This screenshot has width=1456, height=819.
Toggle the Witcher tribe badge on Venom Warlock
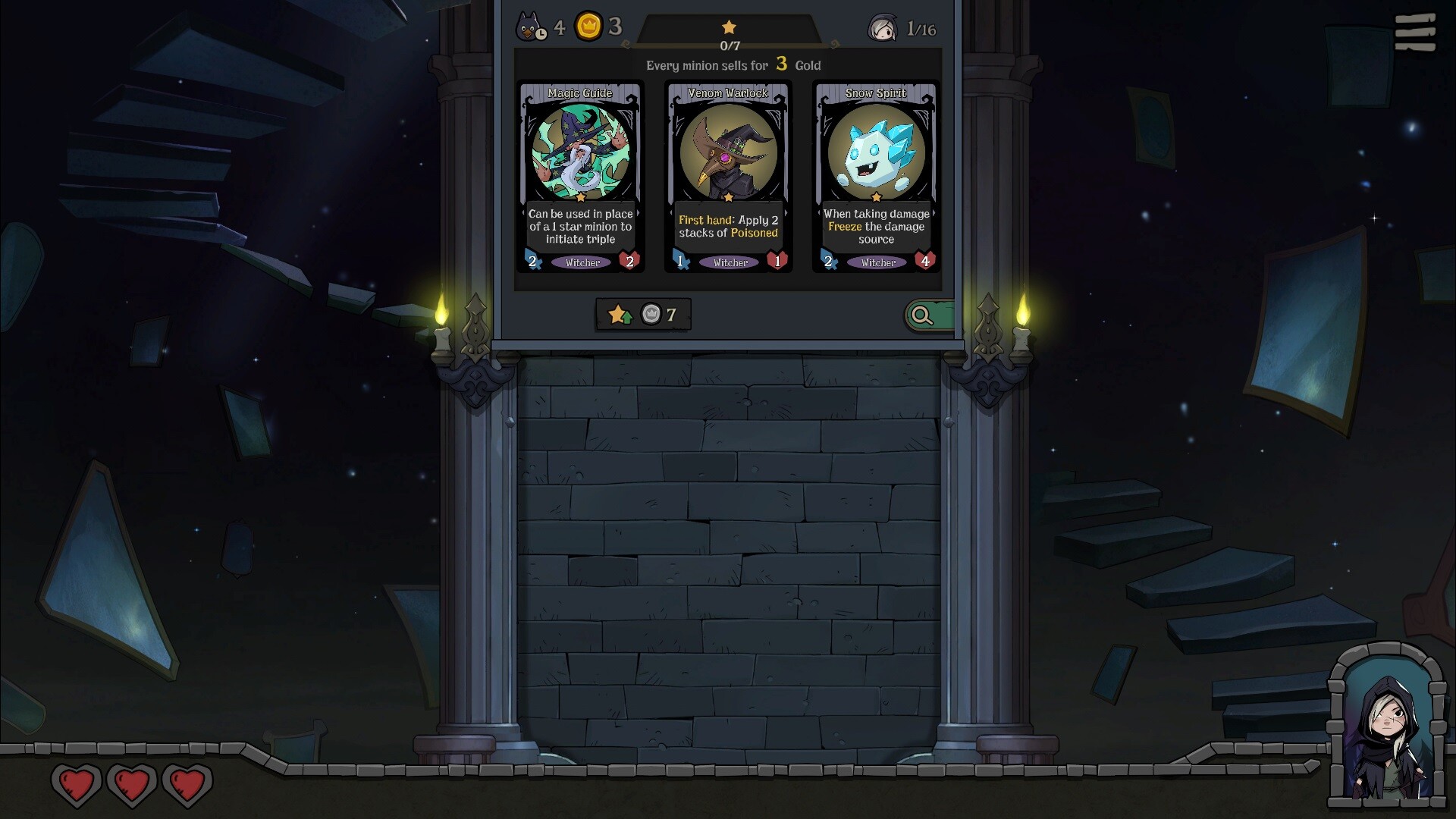point(730,262)
